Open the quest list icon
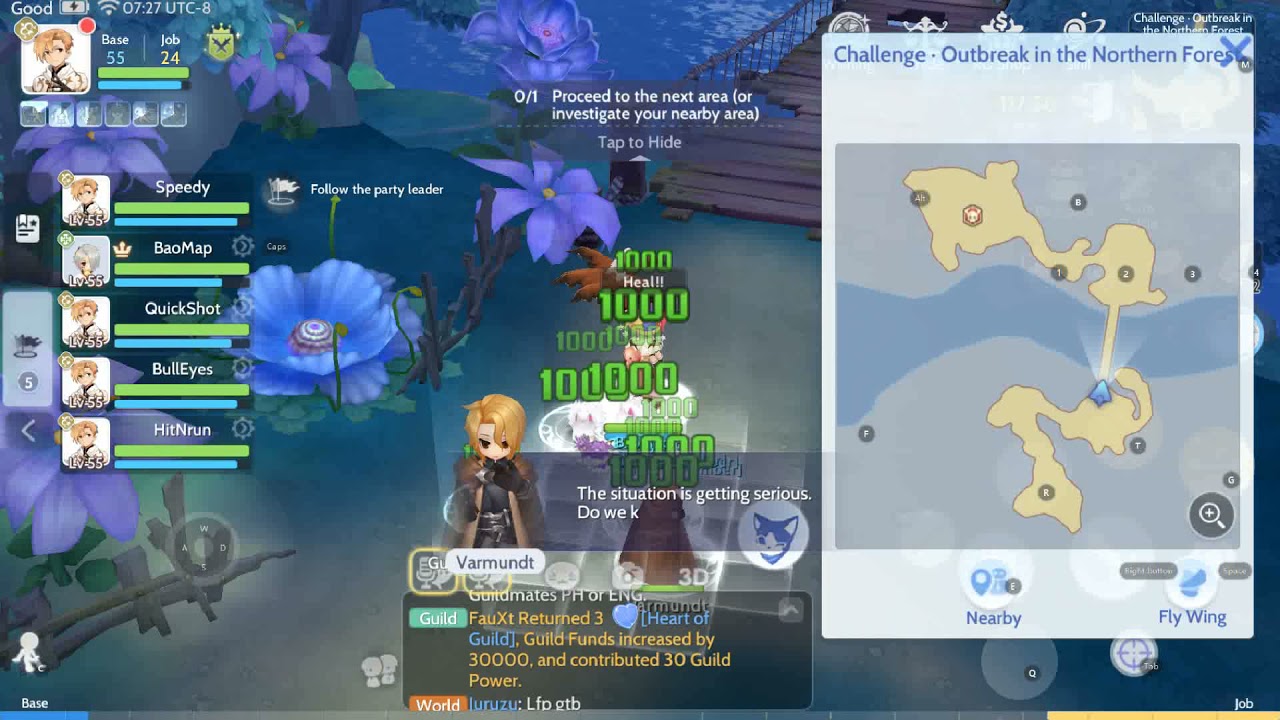 28,228
